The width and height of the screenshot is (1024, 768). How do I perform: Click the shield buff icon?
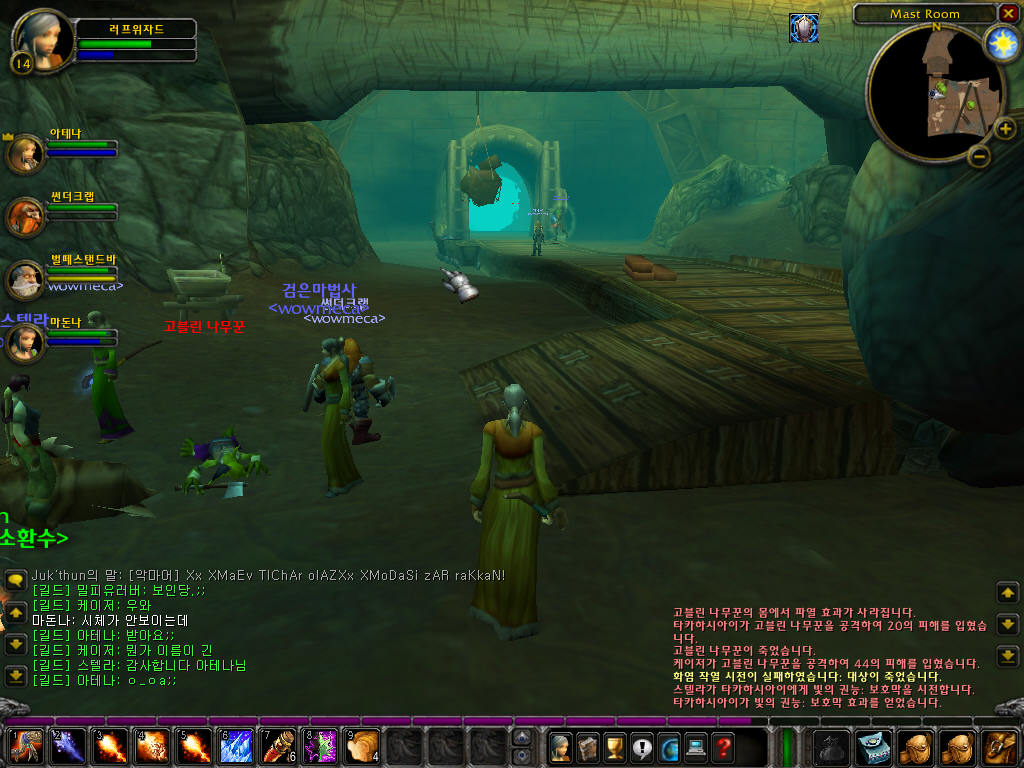click(x=803, y=27)
